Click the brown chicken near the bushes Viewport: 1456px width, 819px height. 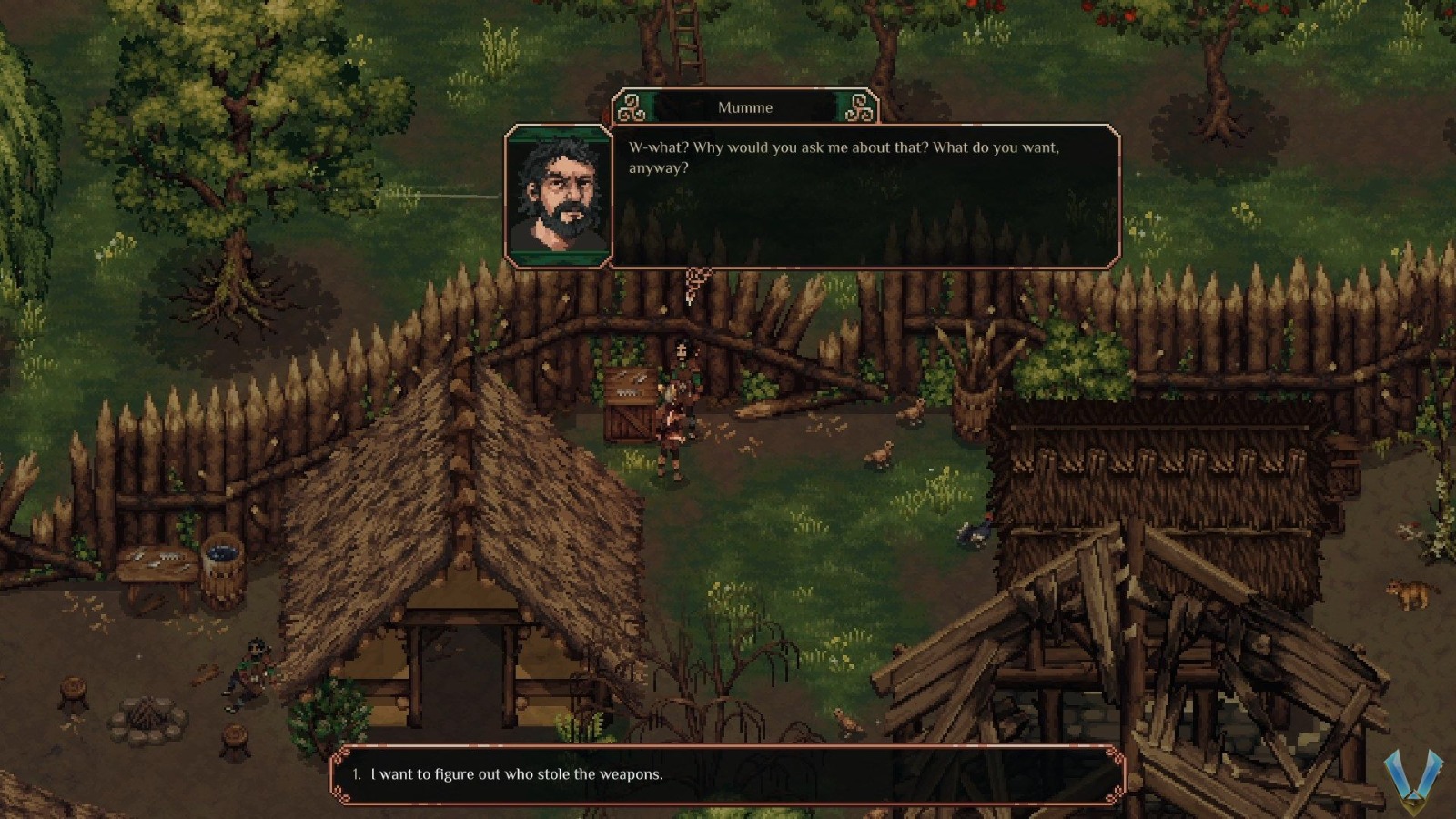pyautogui.click(x=910, y=415)
